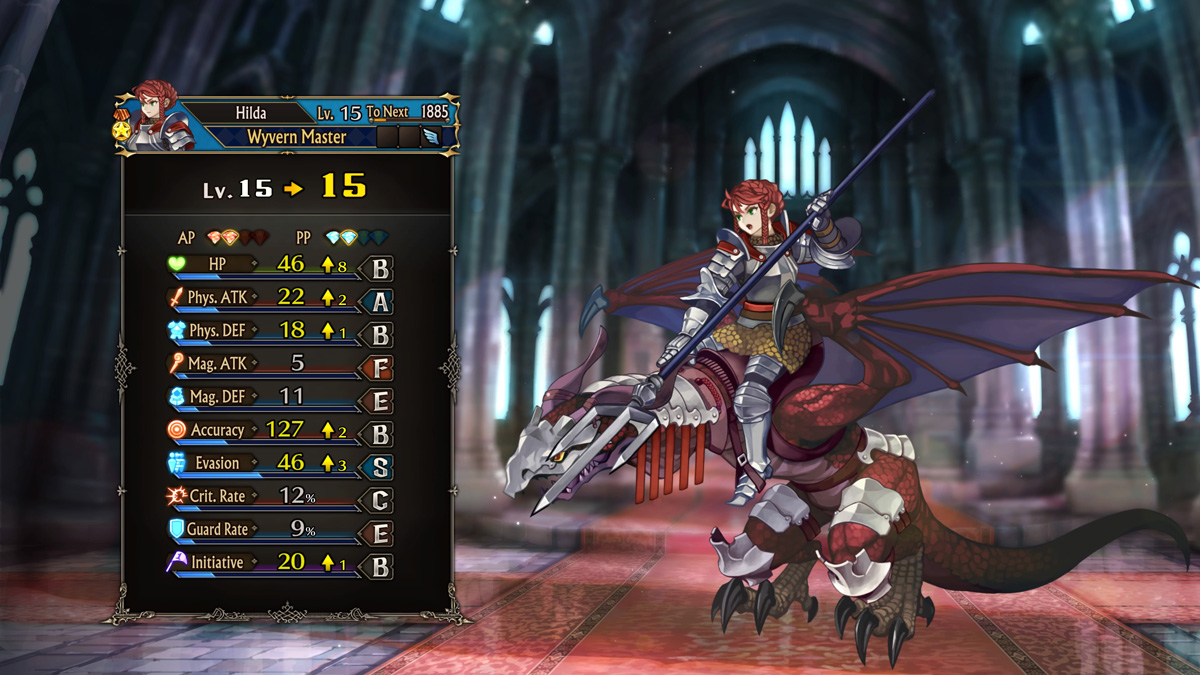Select the Mag. ATK stat row
The width and height of the screenshot is (1200, 675).
[278, 364]
